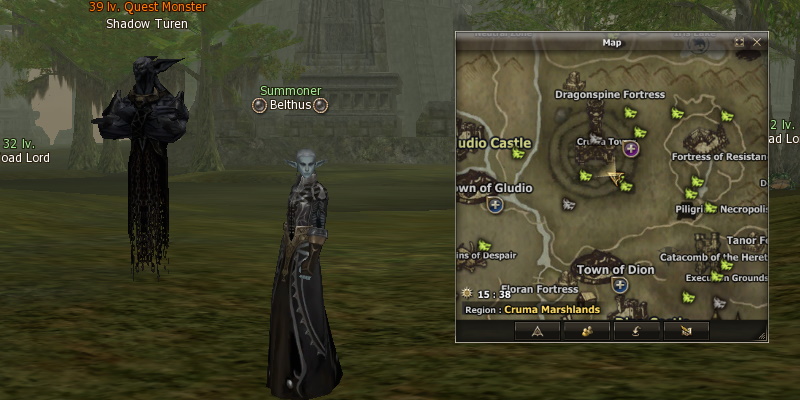Viewport: 800px width, 400px height.
Task: Close the Map window
Action: tap(757, 42)
